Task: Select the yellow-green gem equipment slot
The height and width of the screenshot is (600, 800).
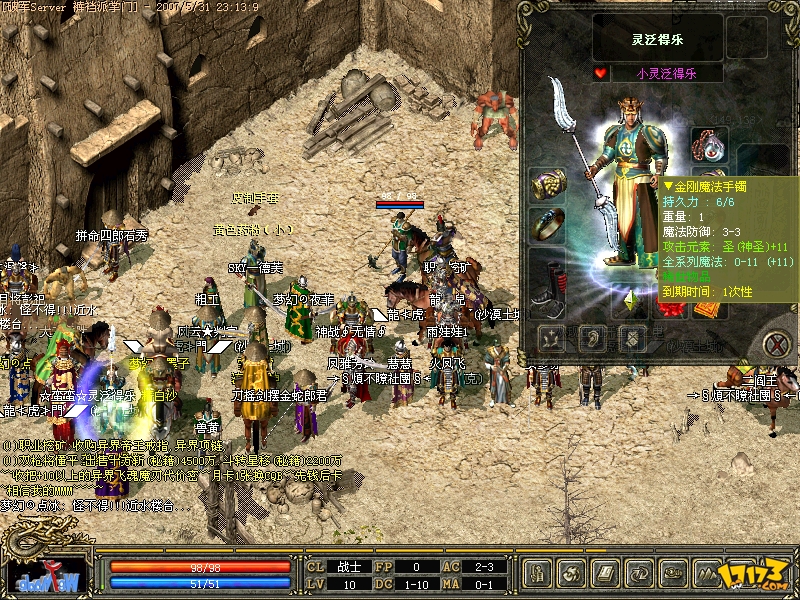Action: (630, 300)
